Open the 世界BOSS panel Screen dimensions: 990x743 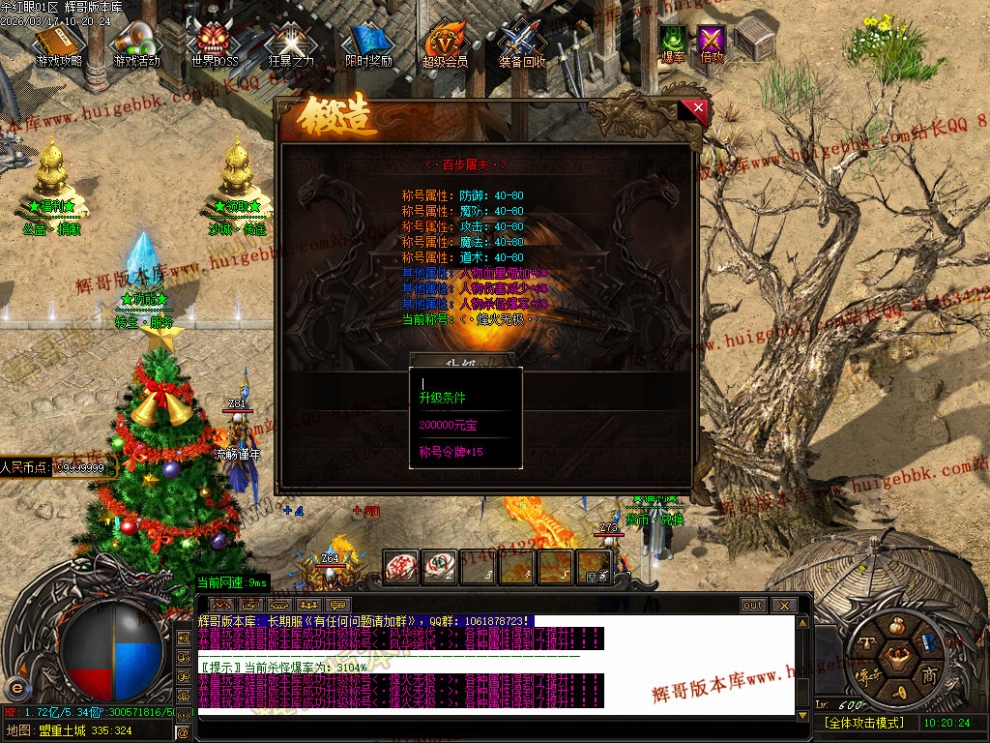215,45
